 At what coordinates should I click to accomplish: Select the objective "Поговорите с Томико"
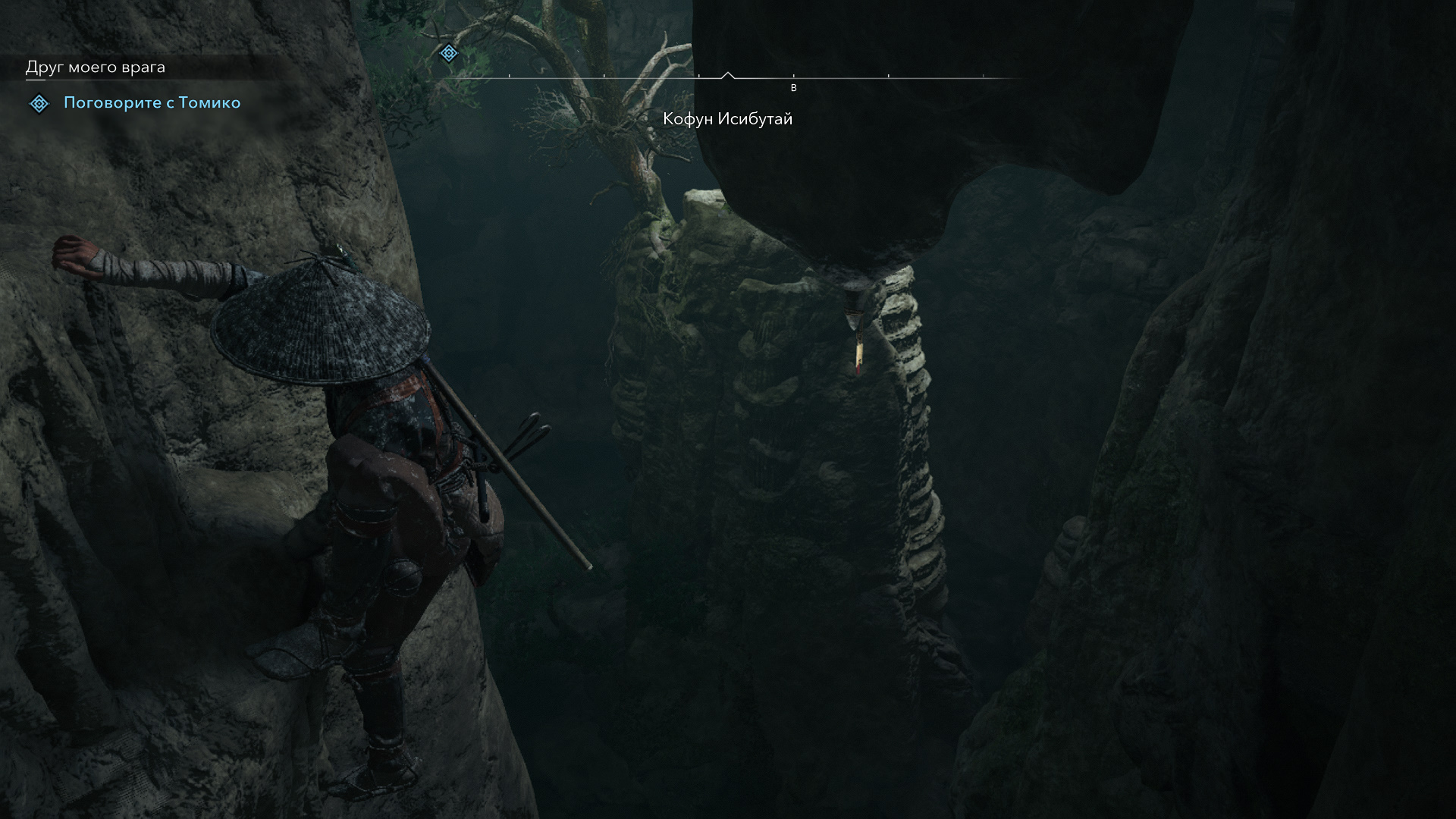152,103
